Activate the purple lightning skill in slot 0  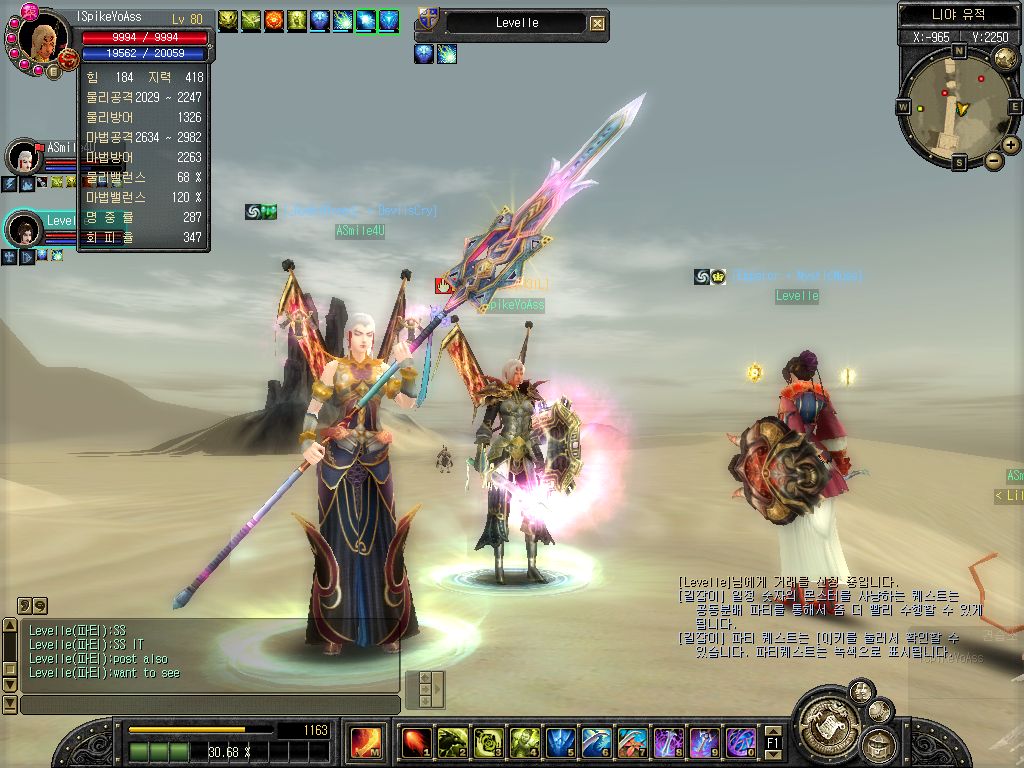[741, 742]
